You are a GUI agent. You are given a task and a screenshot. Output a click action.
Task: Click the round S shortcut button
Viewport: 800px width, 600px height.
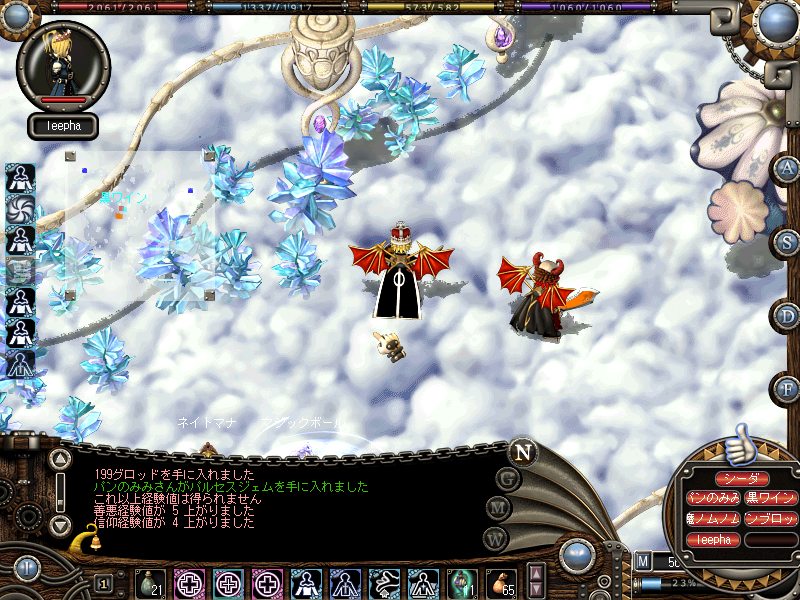(786, 241)
